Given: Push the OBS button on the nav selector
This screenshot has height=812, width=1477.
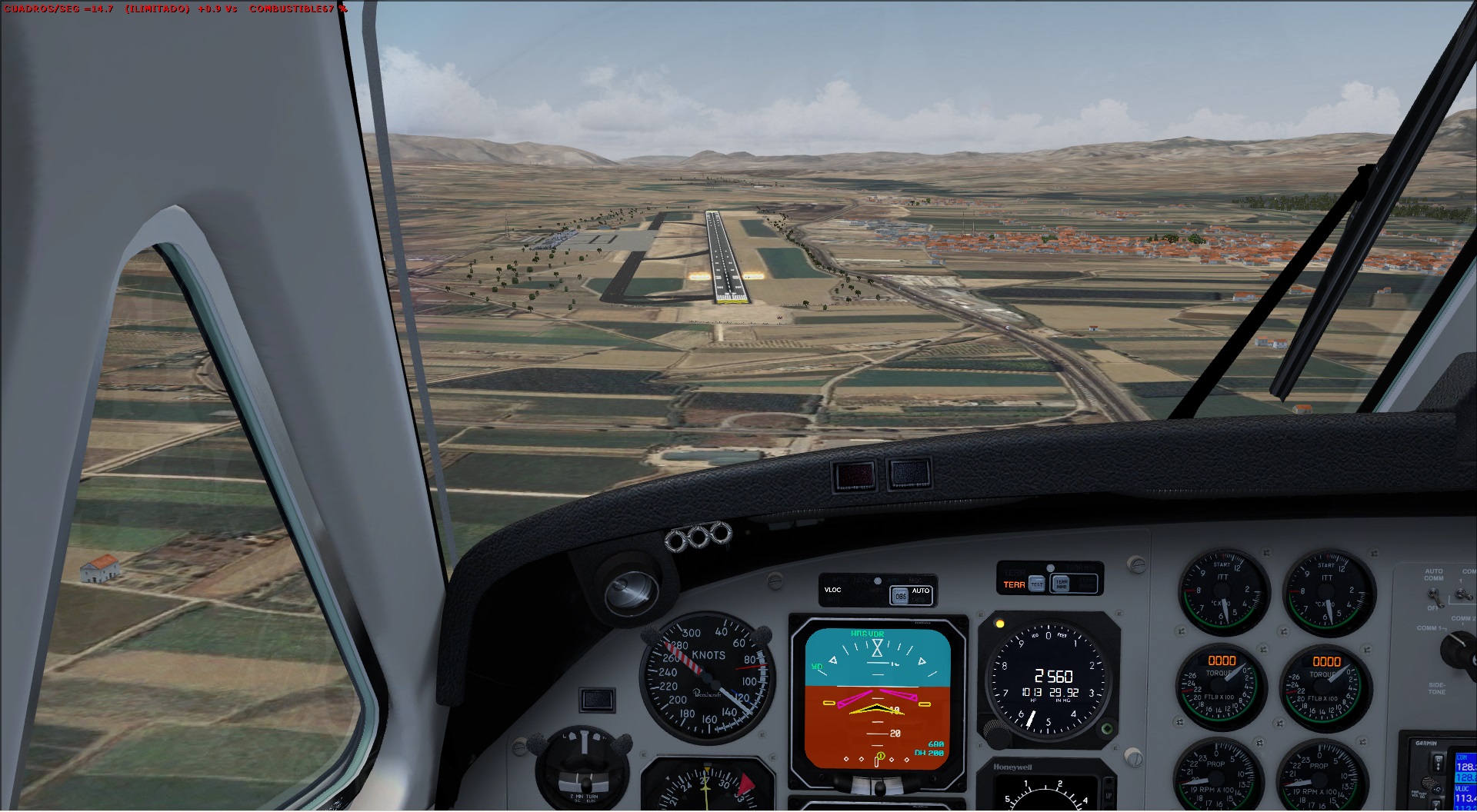Looking at the screenshot, I should click(x=899, y=596).
